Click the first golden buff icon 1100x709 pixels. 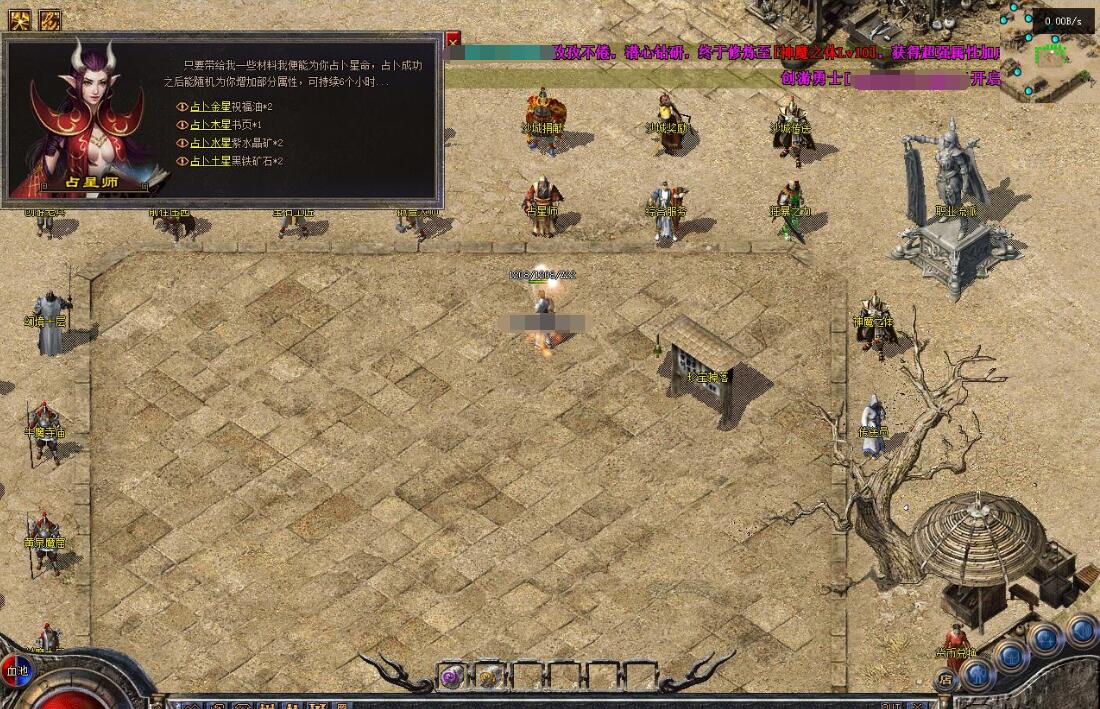[20, 19]
